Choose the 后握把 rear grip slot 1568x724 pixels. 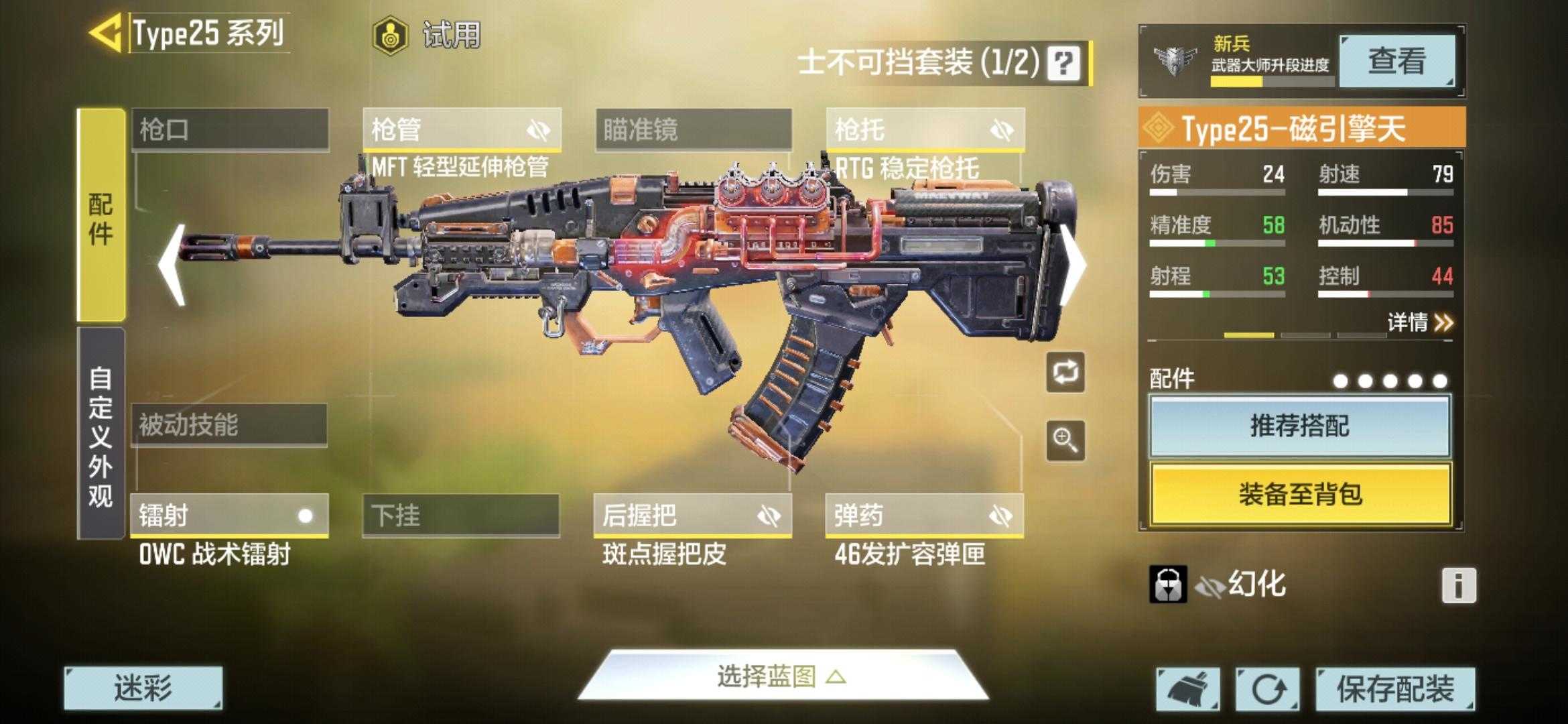pos(692,516)
